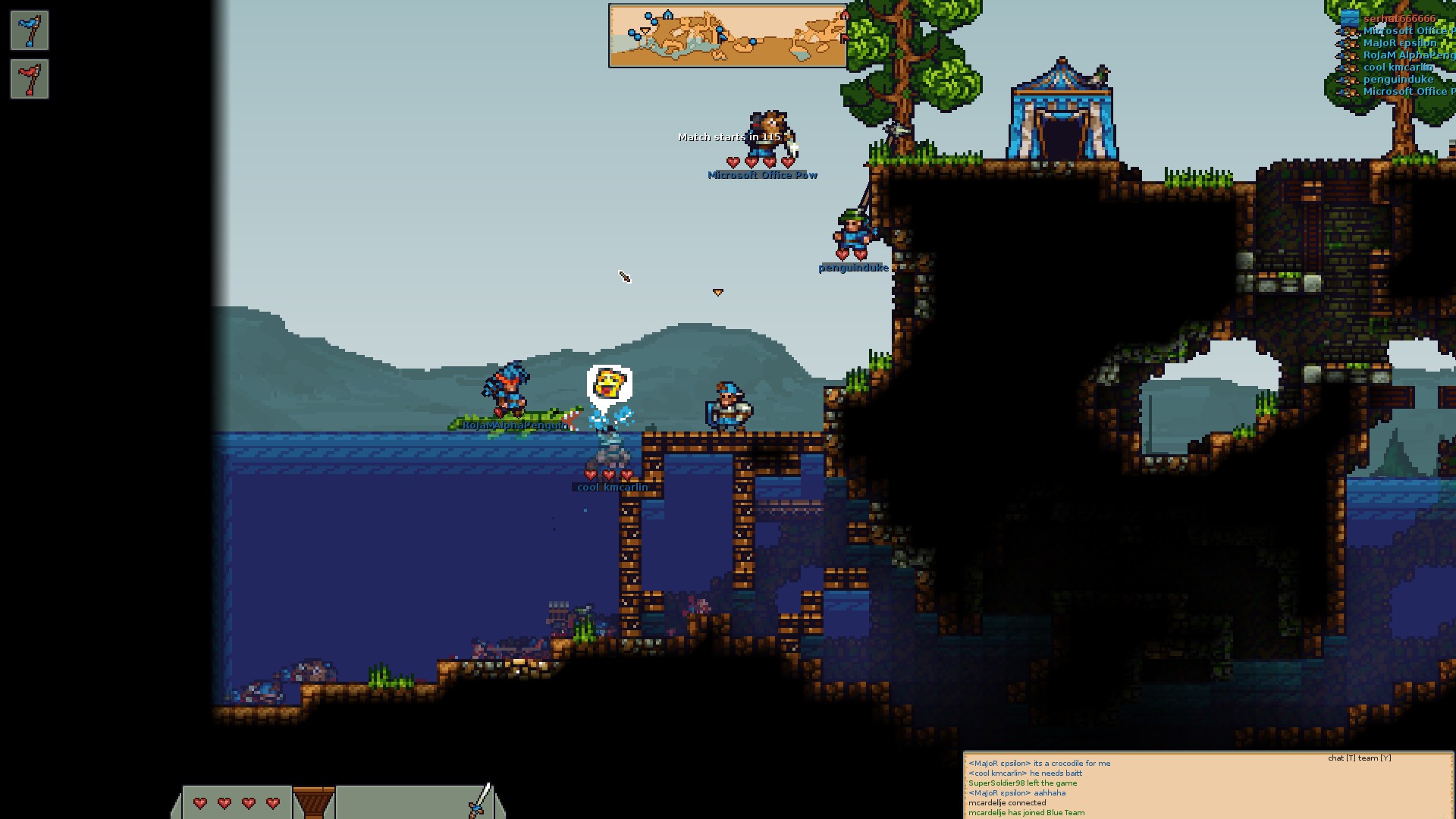Select MaJoR epsilon in the player list
1456x819 pixels.
(1399, 42)
